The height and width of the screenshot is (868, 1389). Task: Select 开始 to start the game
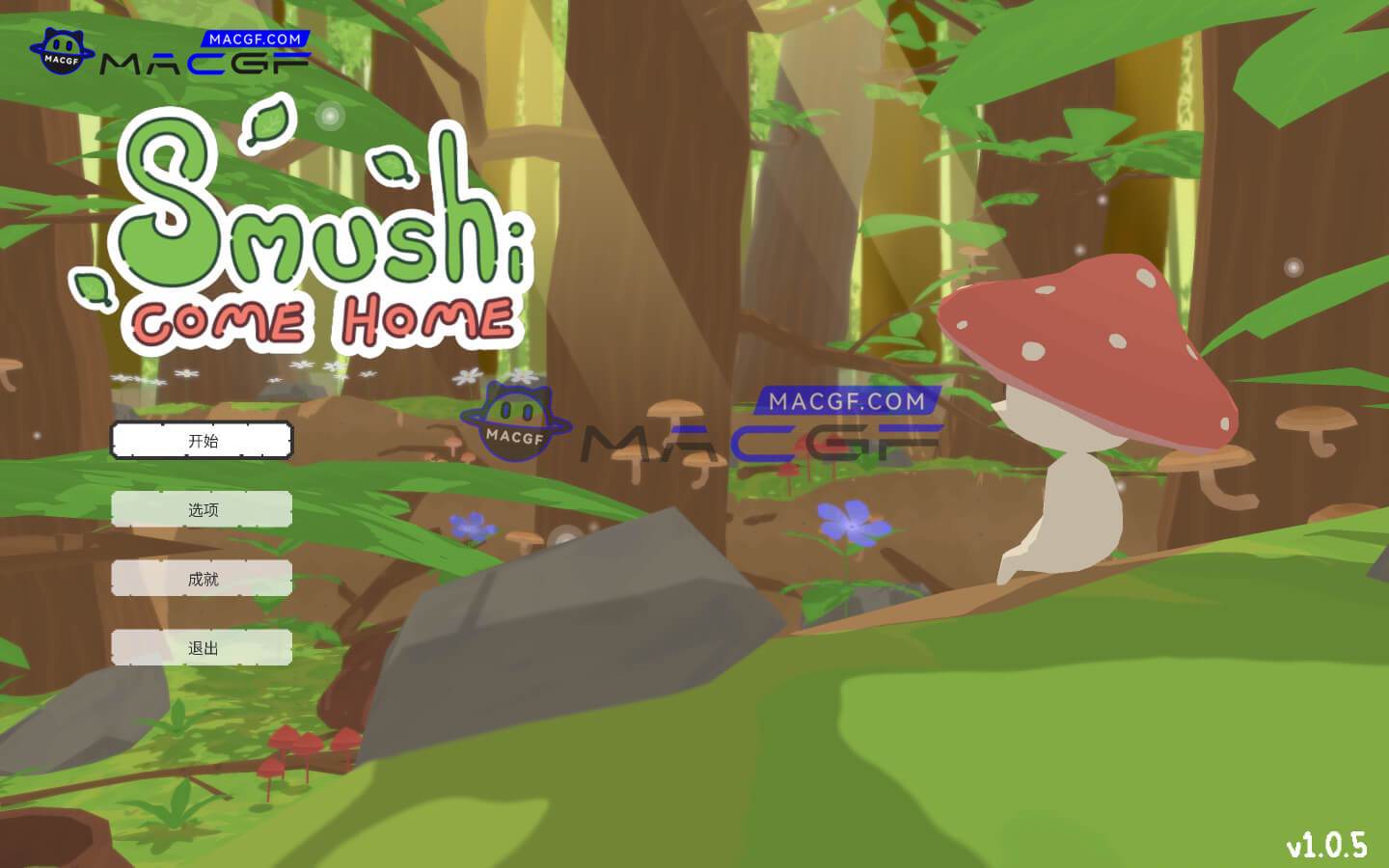[201, 440]
